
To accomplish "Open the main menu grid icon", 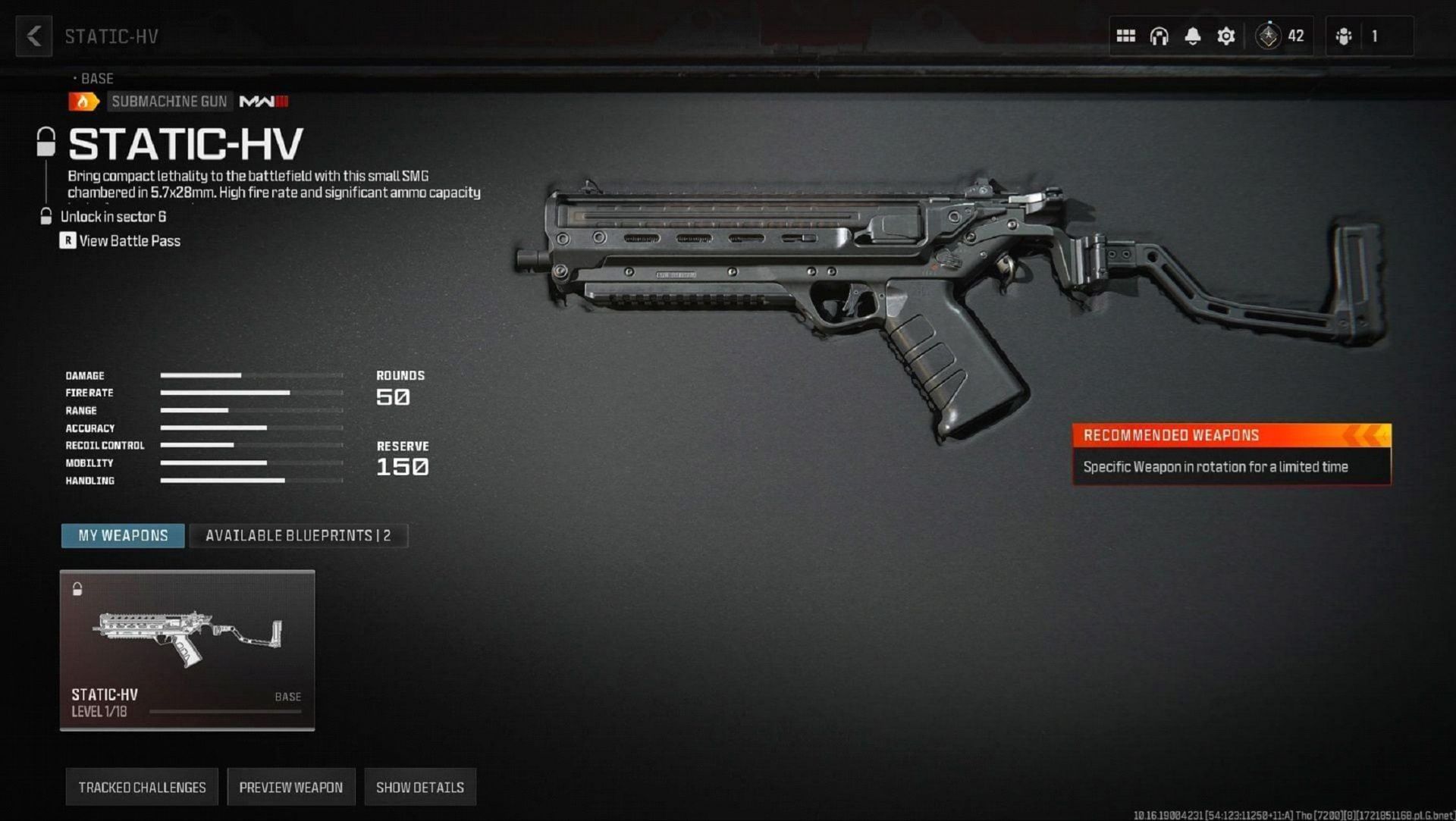I will [x=1126, y=35].
